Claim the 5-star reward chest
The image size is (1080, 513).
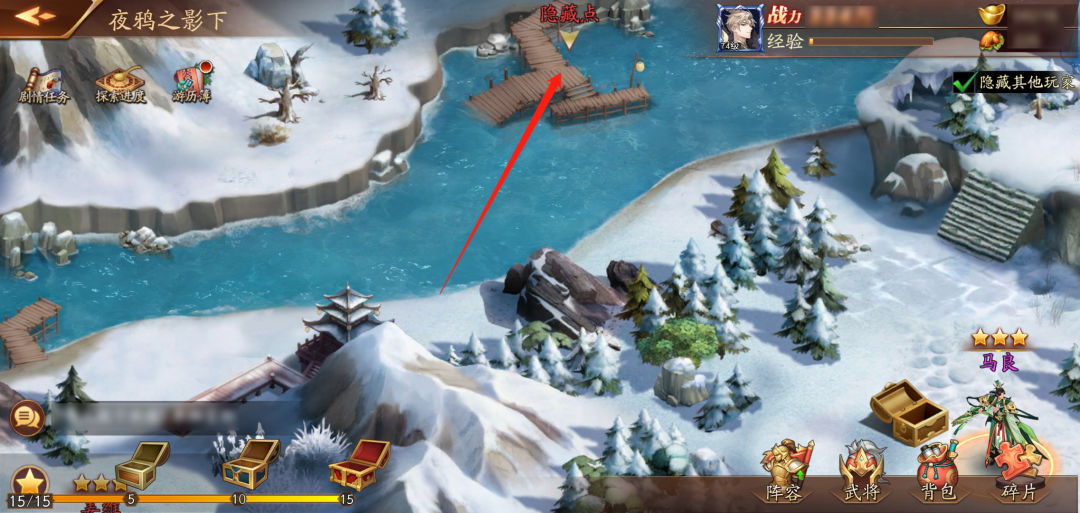pos(141,464)
